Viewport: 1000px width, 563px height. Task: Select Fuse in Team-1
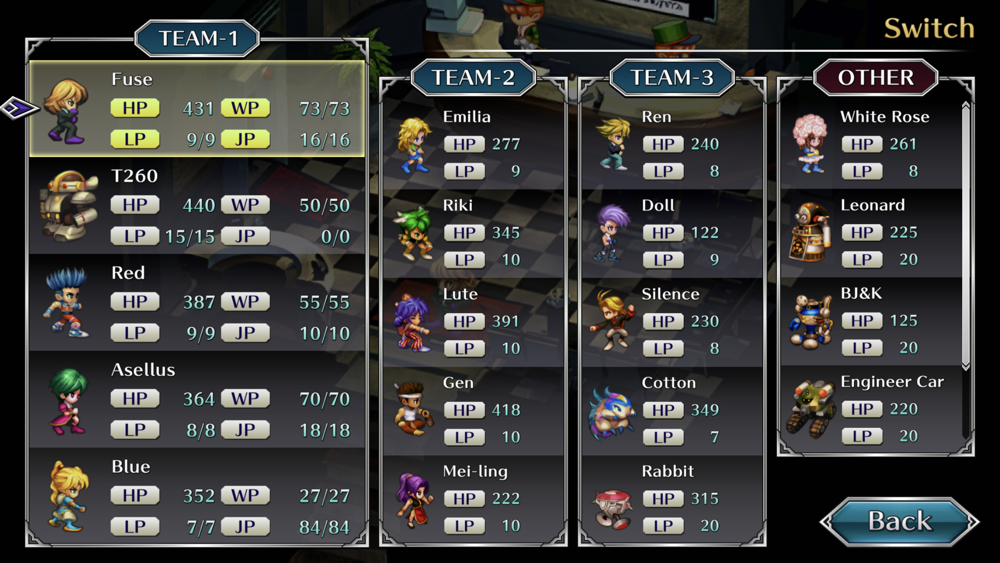coord(198,108)
